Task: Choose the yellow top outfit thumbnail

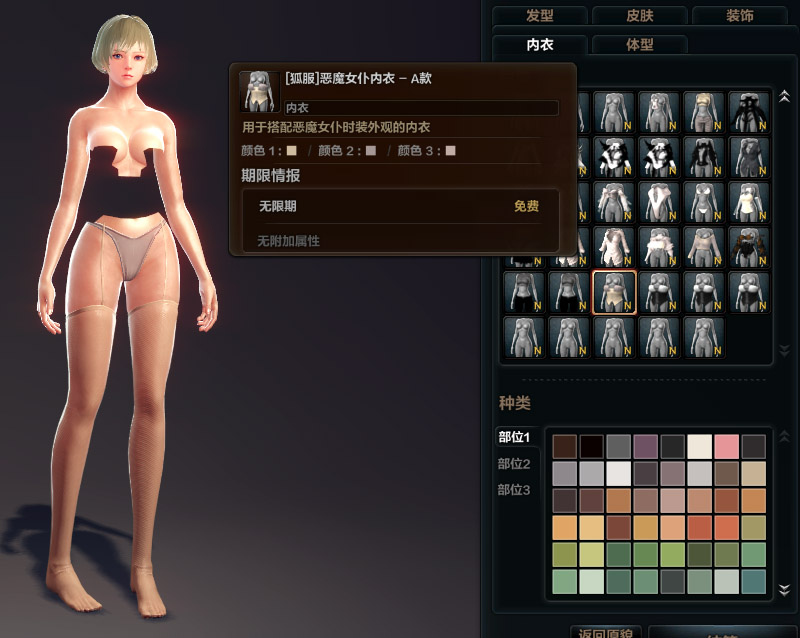Action: 703,112
